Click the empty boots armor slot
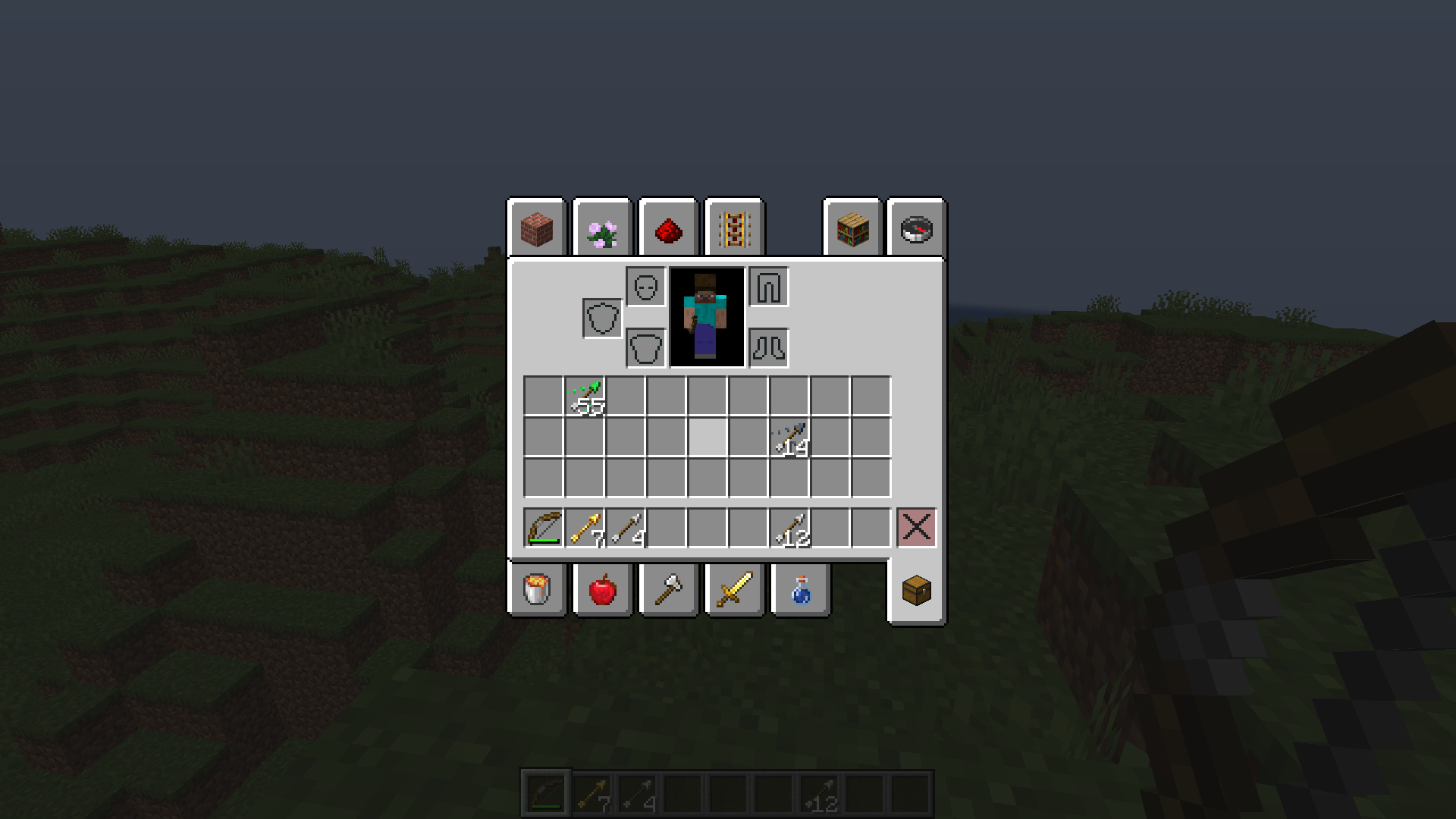 point(768,348)
